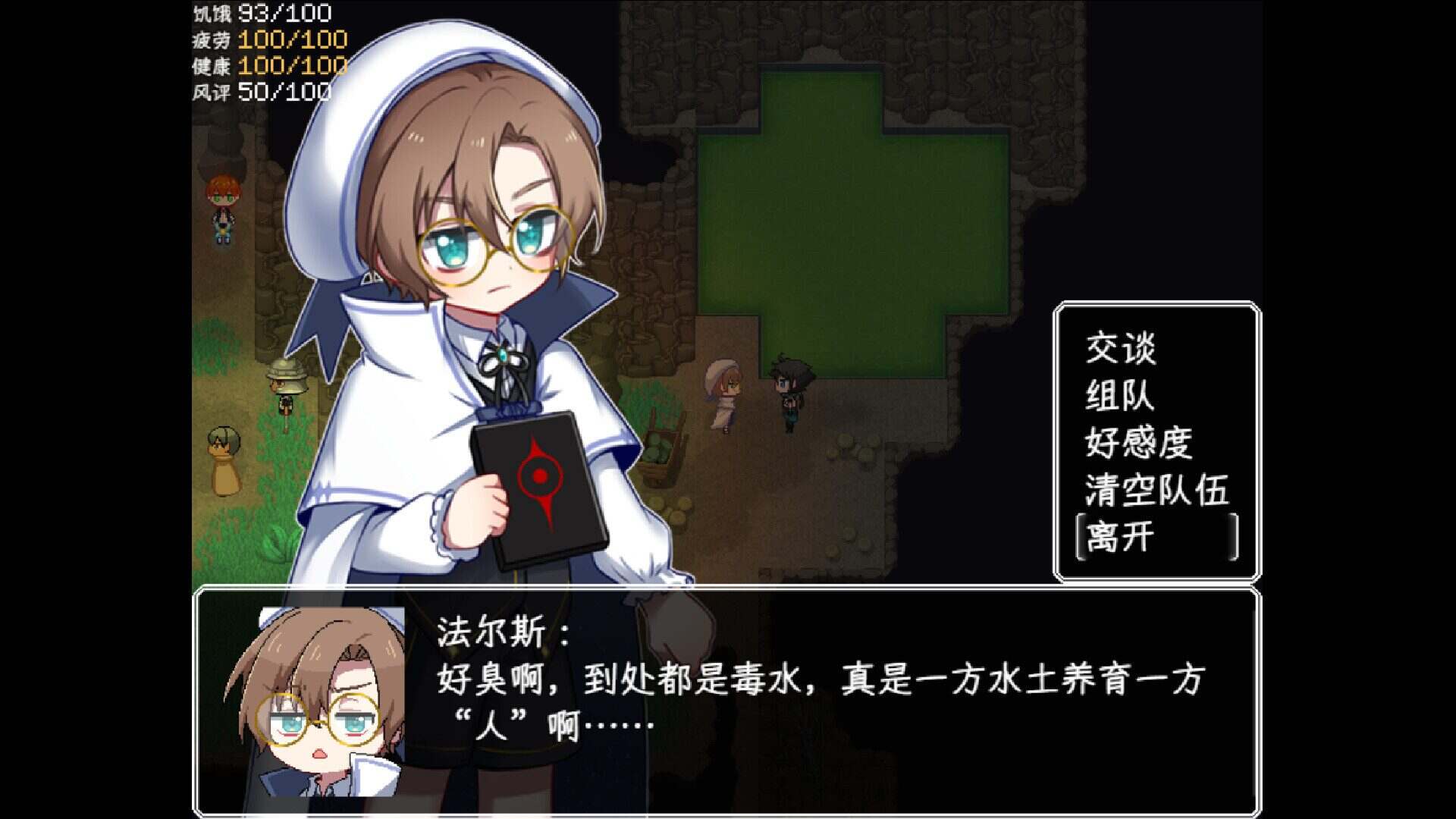Click the wooden cart beside the poison pool
The width and height of the screenshot is (1456, 819).
pyautogui.click(x=657, y=457)
